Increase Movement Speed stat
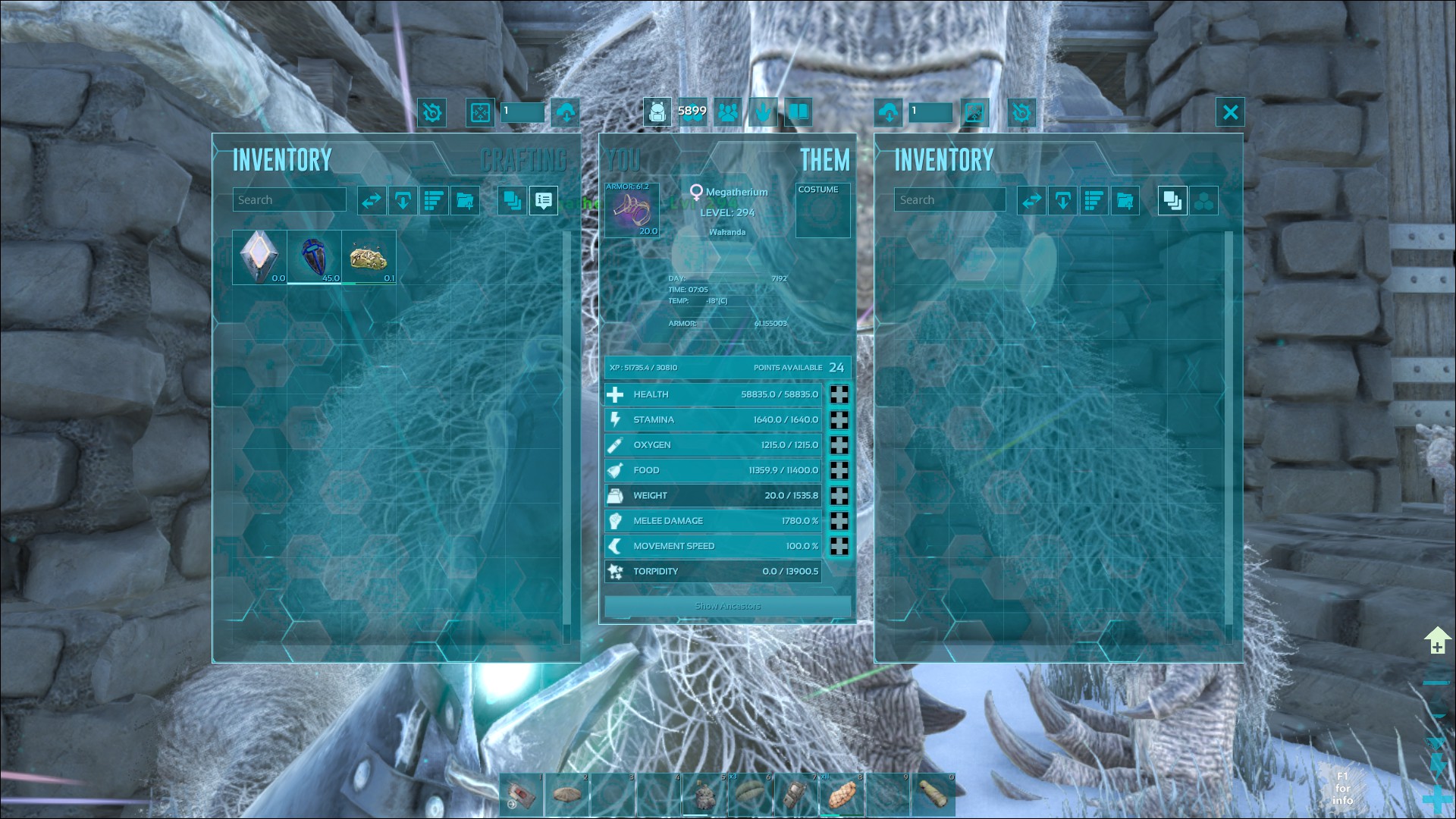The width and height of the screenshot is (1456, 819). point(839,546)
